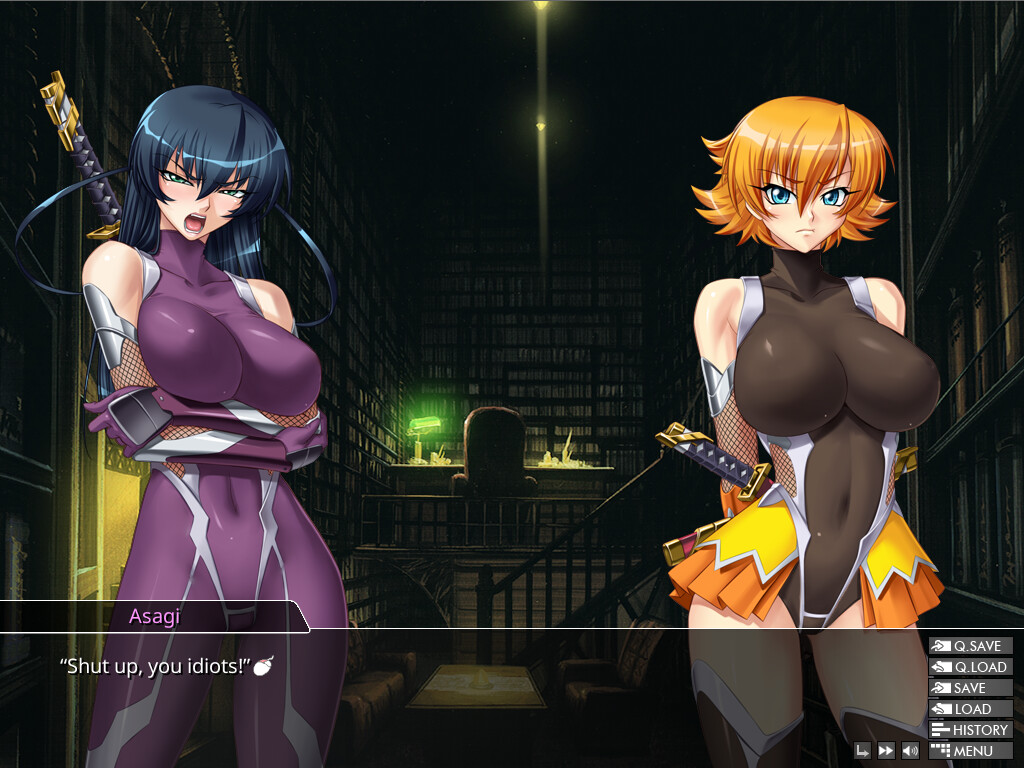Screen dimensions: 1024x768
Task: Click the speaker voice replay icon
Action: click(x=910, y=750)
